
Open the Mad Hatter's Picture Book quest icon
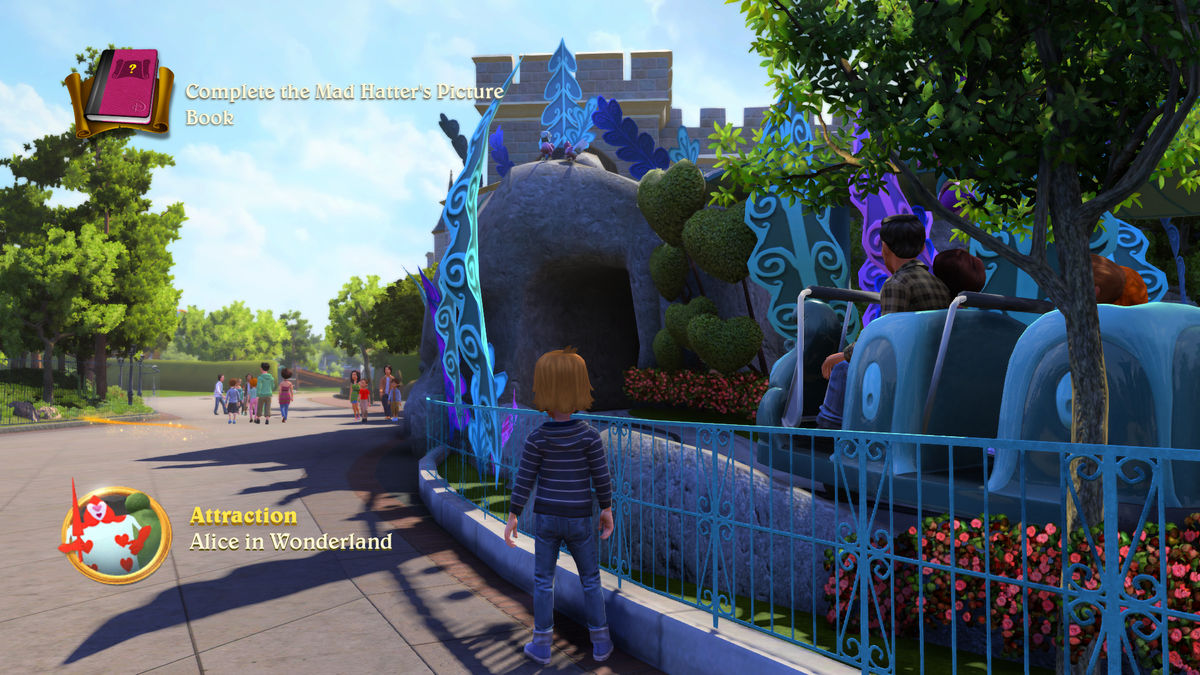(x=120, y=92)
